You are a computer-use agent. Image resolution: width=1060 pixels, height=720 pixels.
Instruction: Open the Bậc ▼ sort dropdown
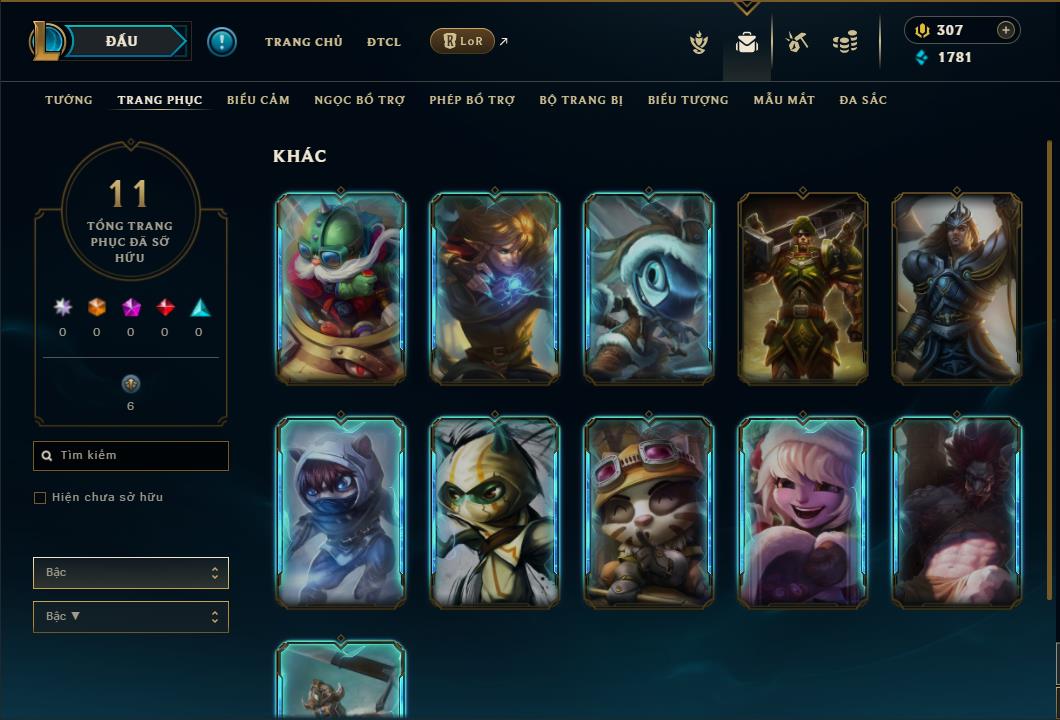tap(131, 617)
